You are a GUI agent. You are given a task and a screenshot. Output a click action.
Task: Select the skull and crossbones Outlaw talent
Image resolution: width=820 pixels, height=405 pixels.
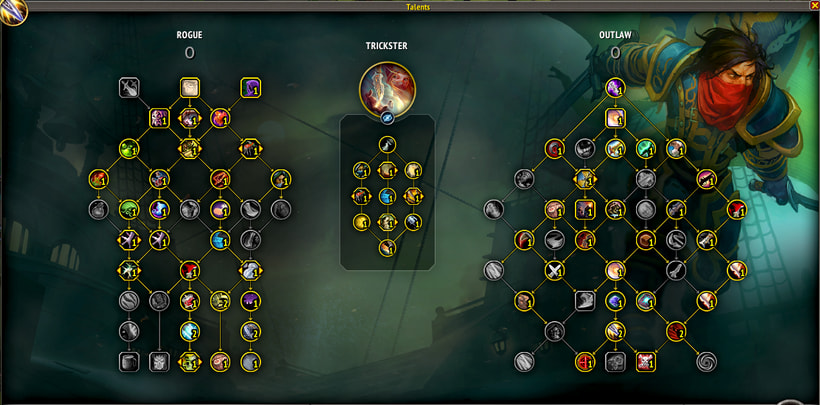pos(645,361)
